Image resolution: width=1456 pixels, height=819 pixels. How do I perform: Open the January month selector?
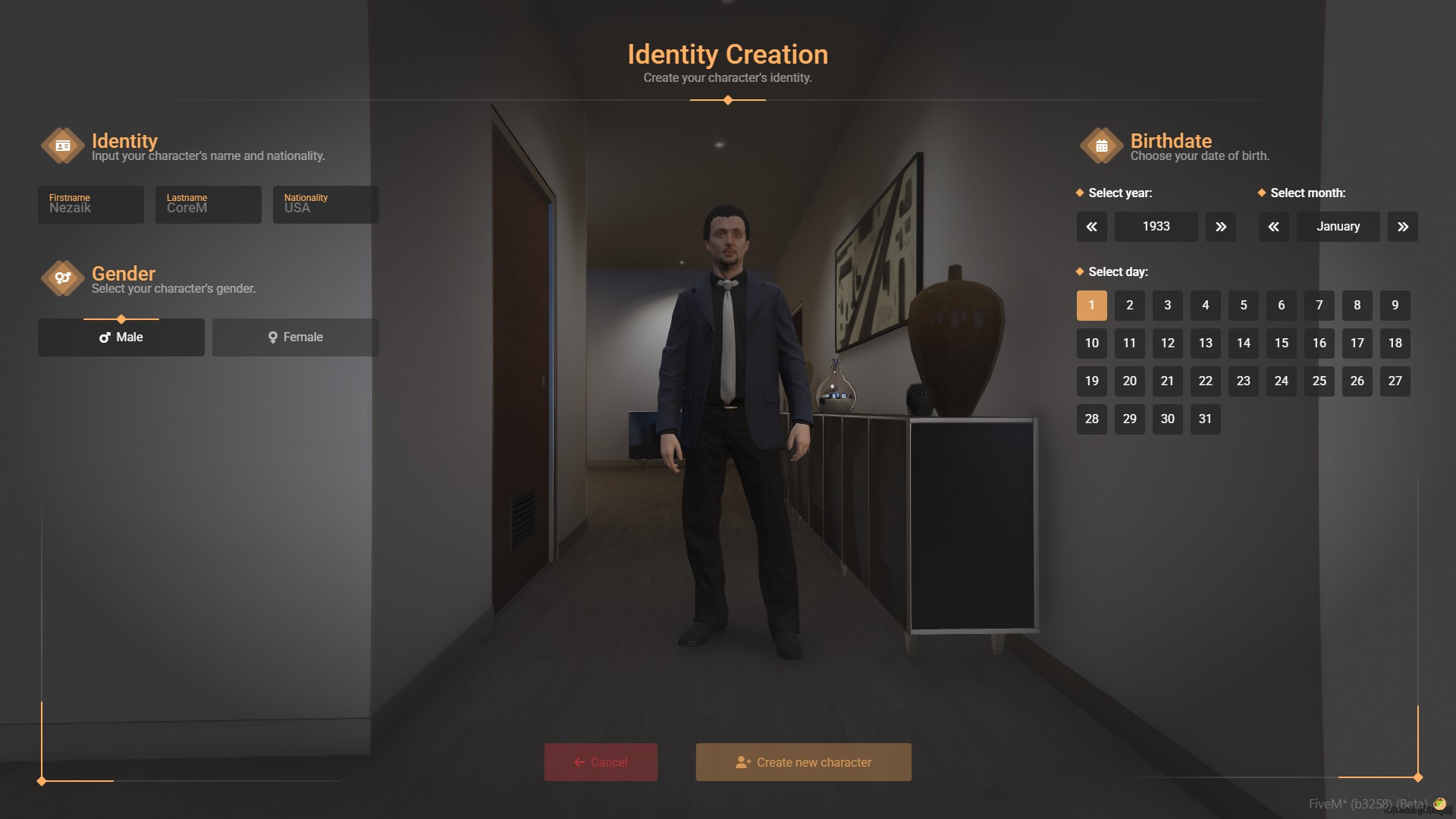point(1338,226)
